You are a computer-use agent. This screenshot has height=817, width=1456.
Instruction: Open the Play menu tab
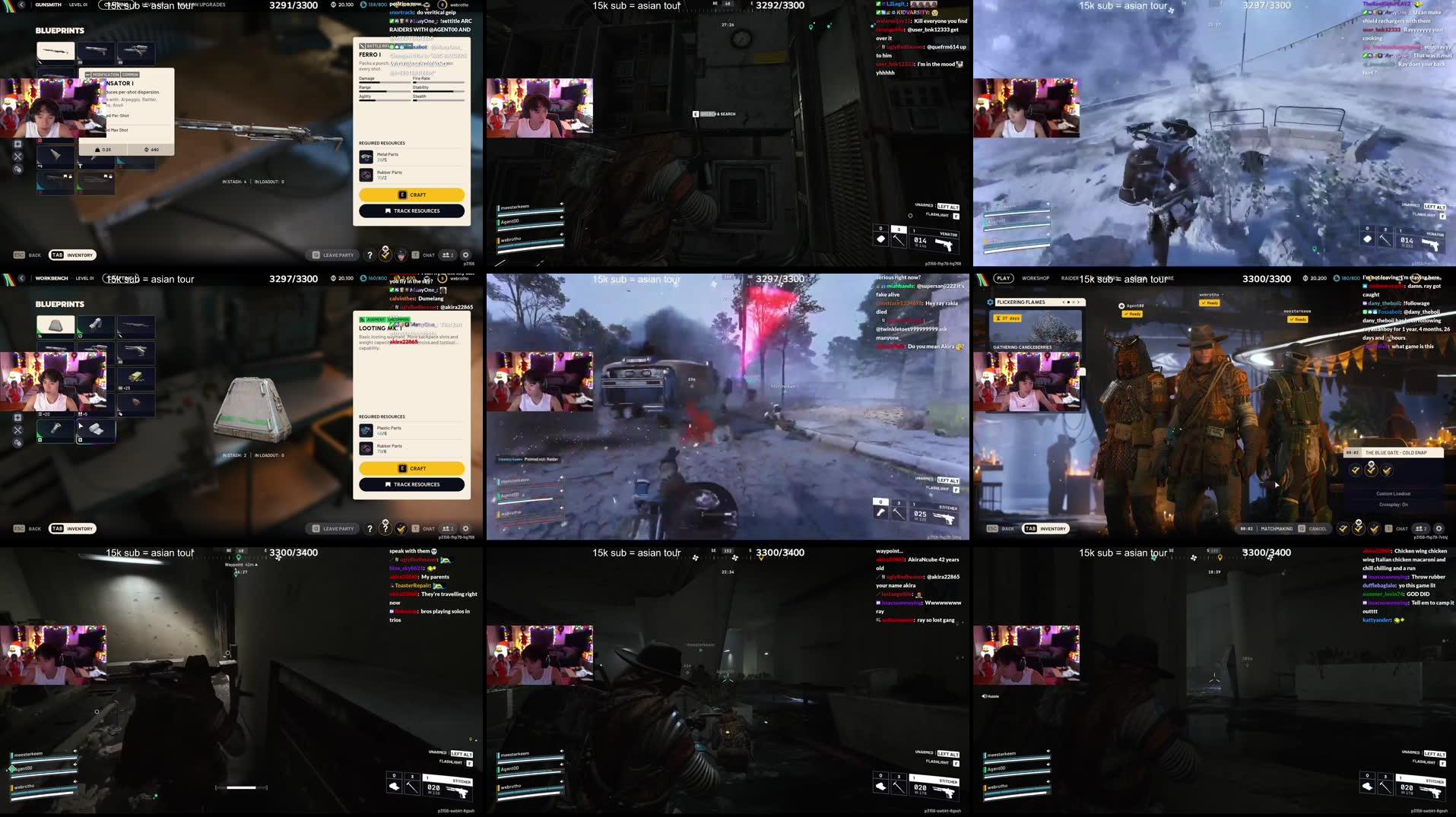tap(1003, 278)
